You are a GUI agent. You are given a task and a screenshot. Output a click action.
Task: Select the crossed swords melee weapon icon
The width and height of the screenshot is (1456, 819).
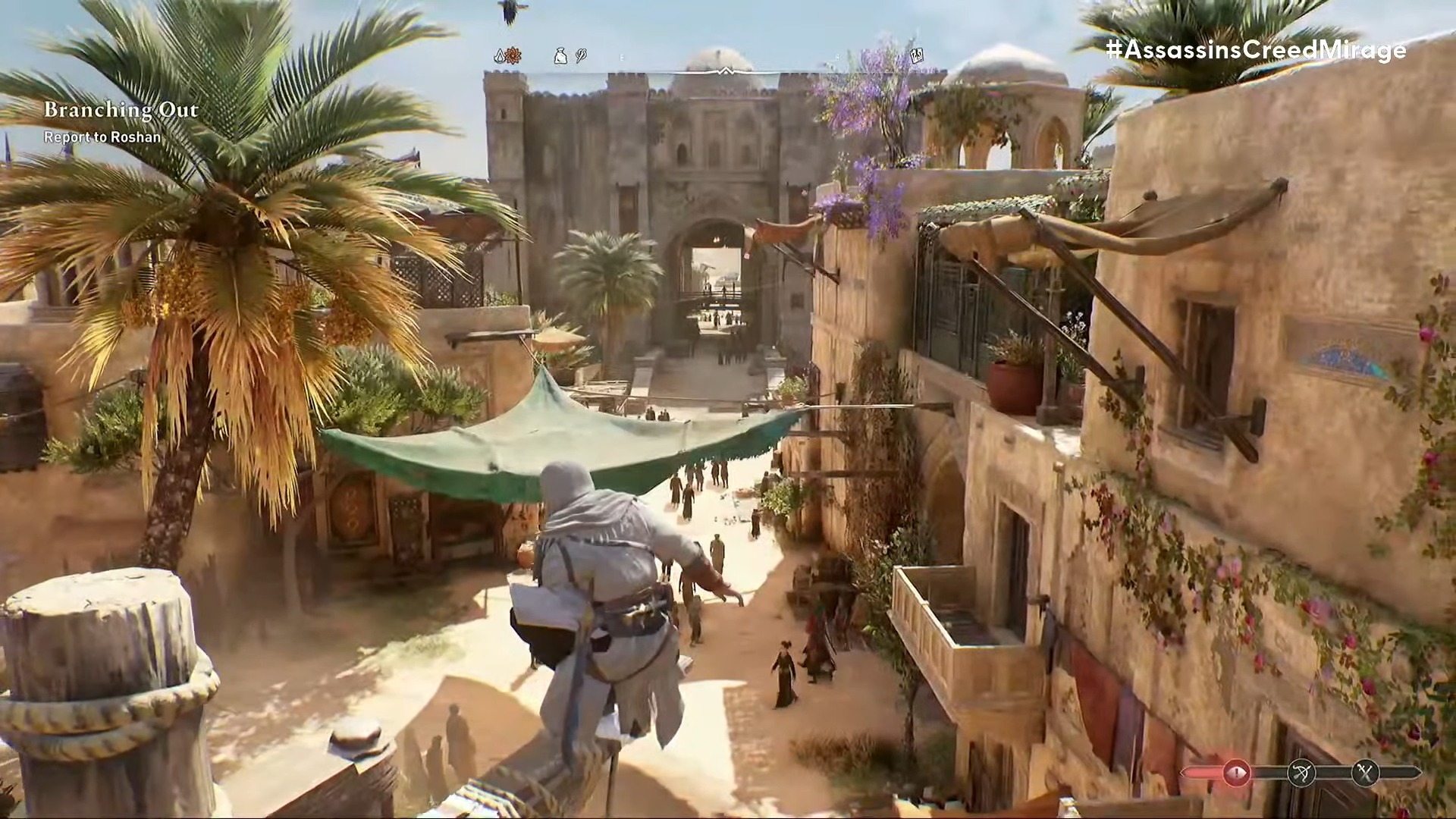tap(1366, 773)
